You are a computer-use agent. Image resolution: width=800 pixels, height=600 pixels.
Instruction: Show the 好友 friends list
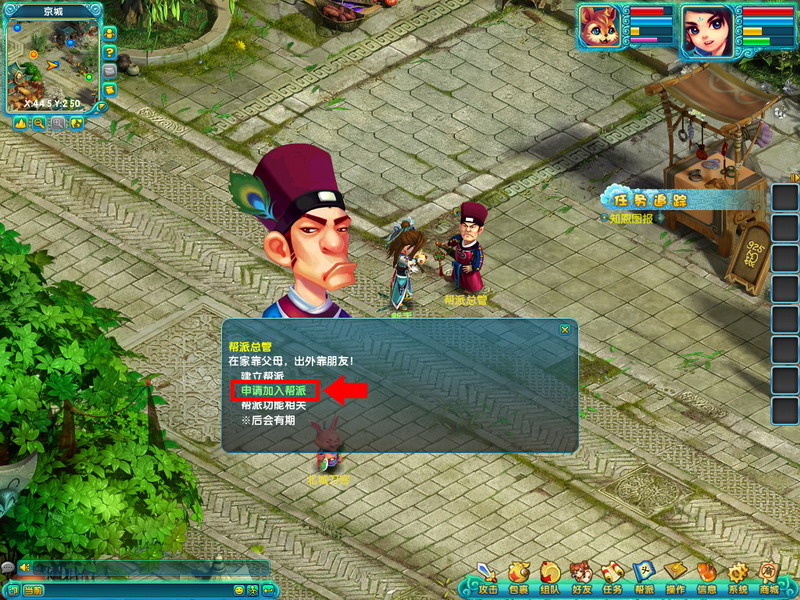point(580,577)
